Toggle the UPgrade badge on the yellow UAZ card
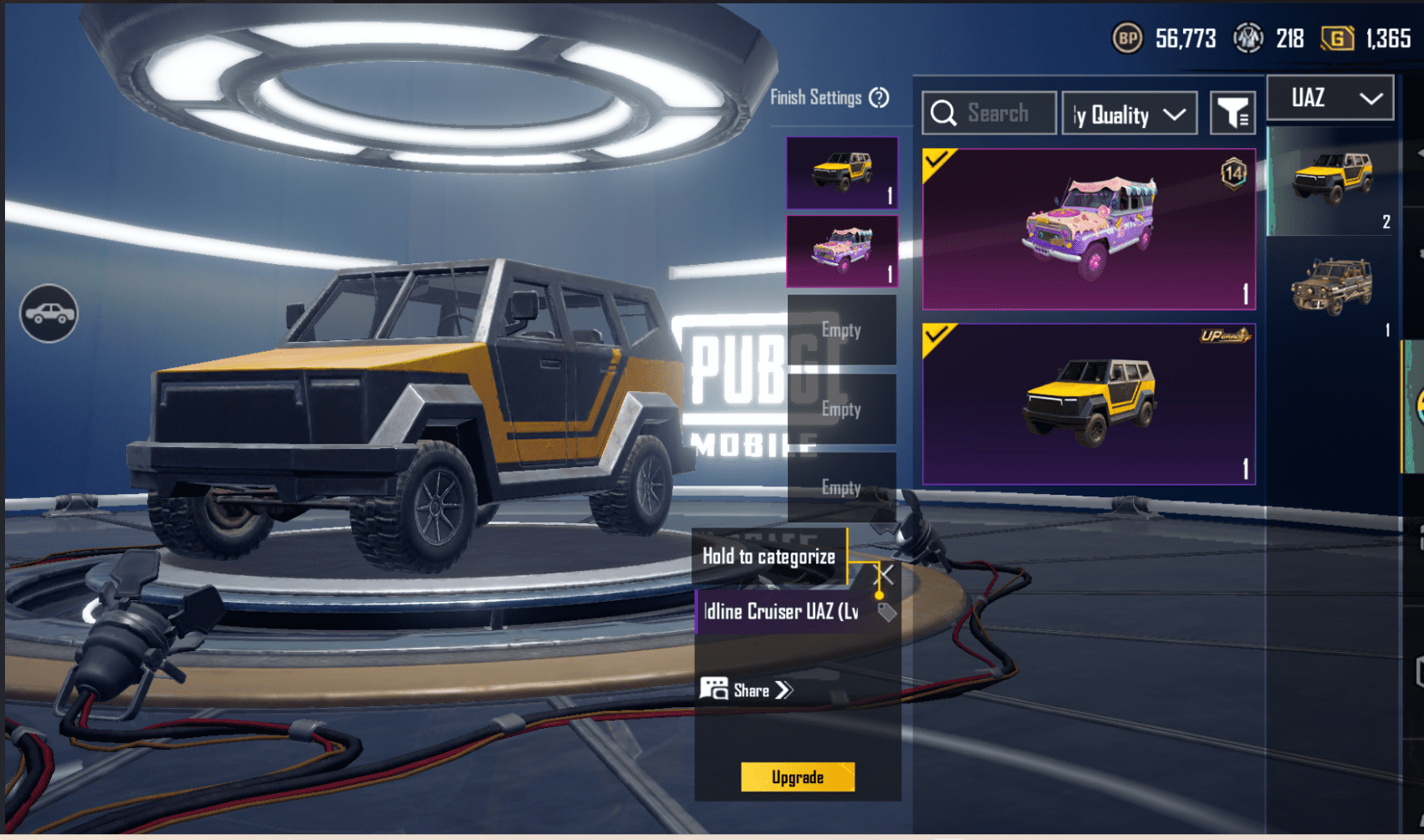This screenshot has width=1424, height=840. [x=1226, y=334]
